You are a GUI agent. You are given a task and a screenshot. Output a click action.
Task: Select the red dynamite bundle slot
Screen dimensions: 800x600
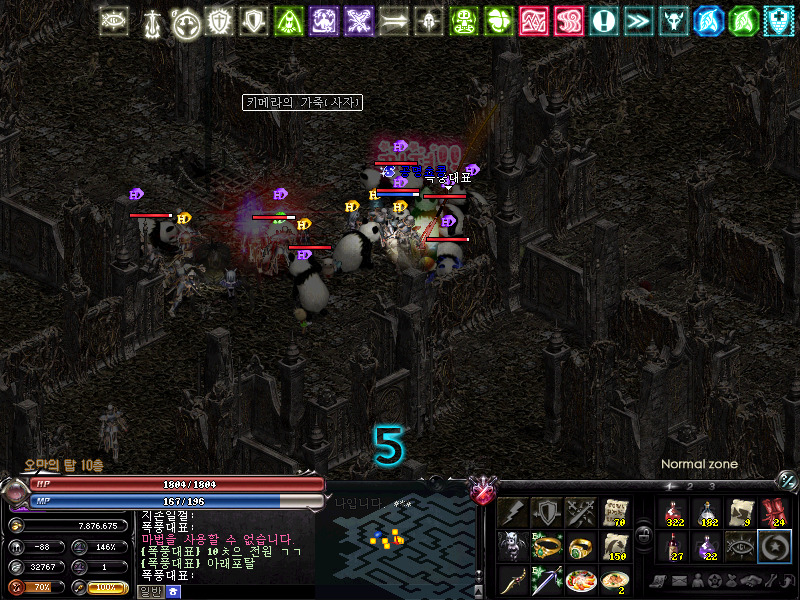pos(775,513)
